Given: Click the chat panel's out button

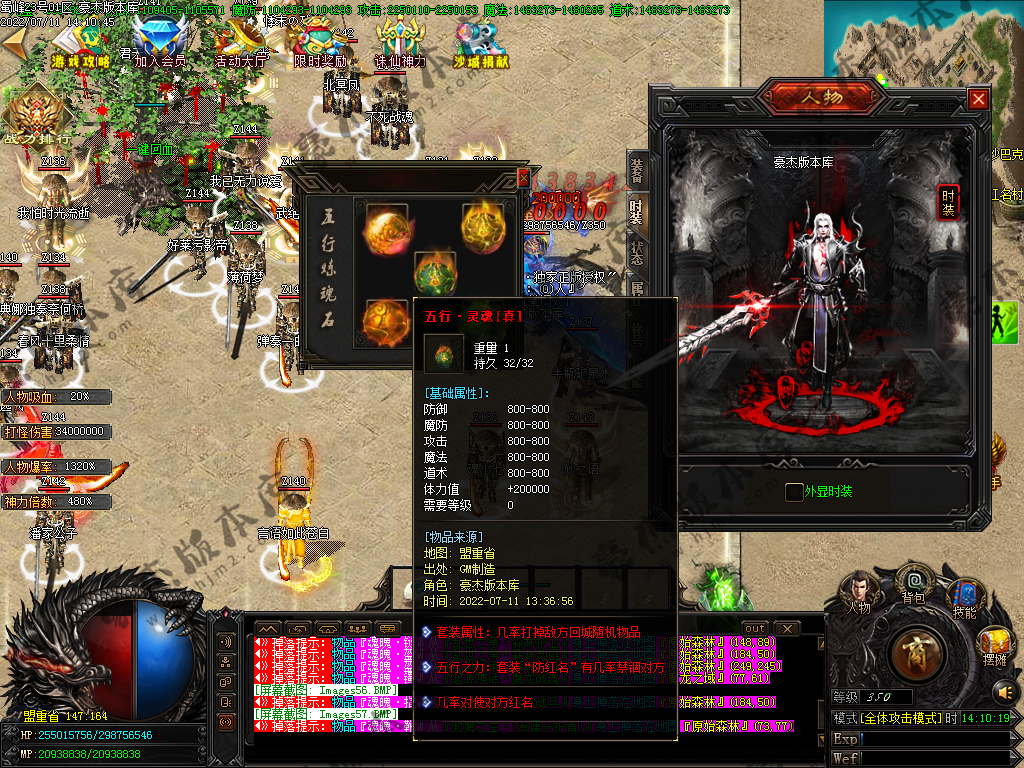Looking at the screenshot, I should 756,628.
